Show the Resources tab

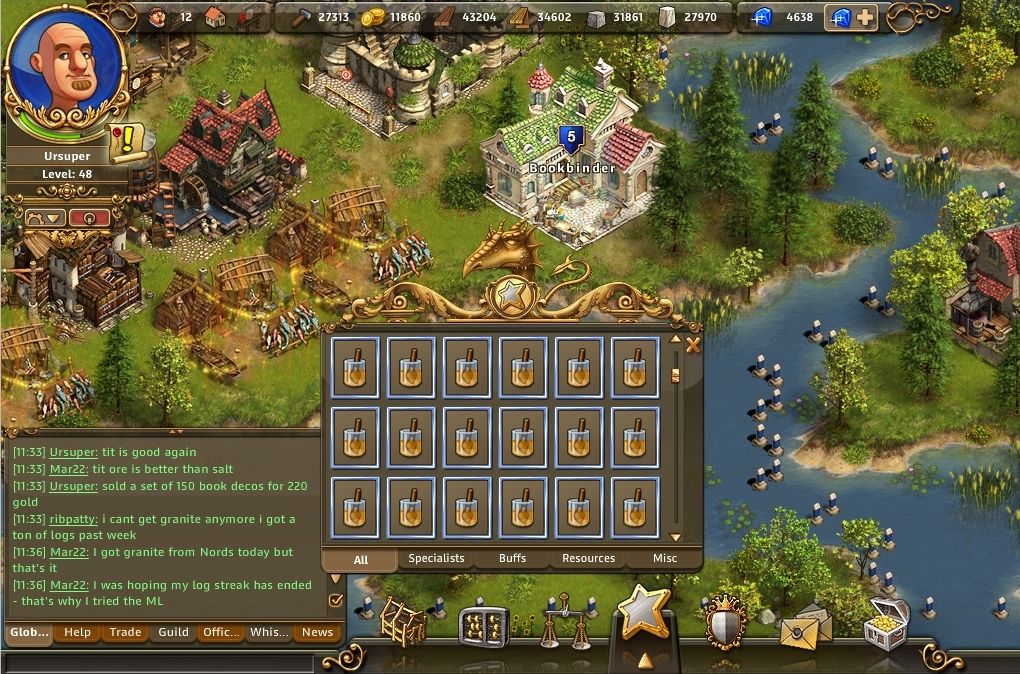coord(588,558)
